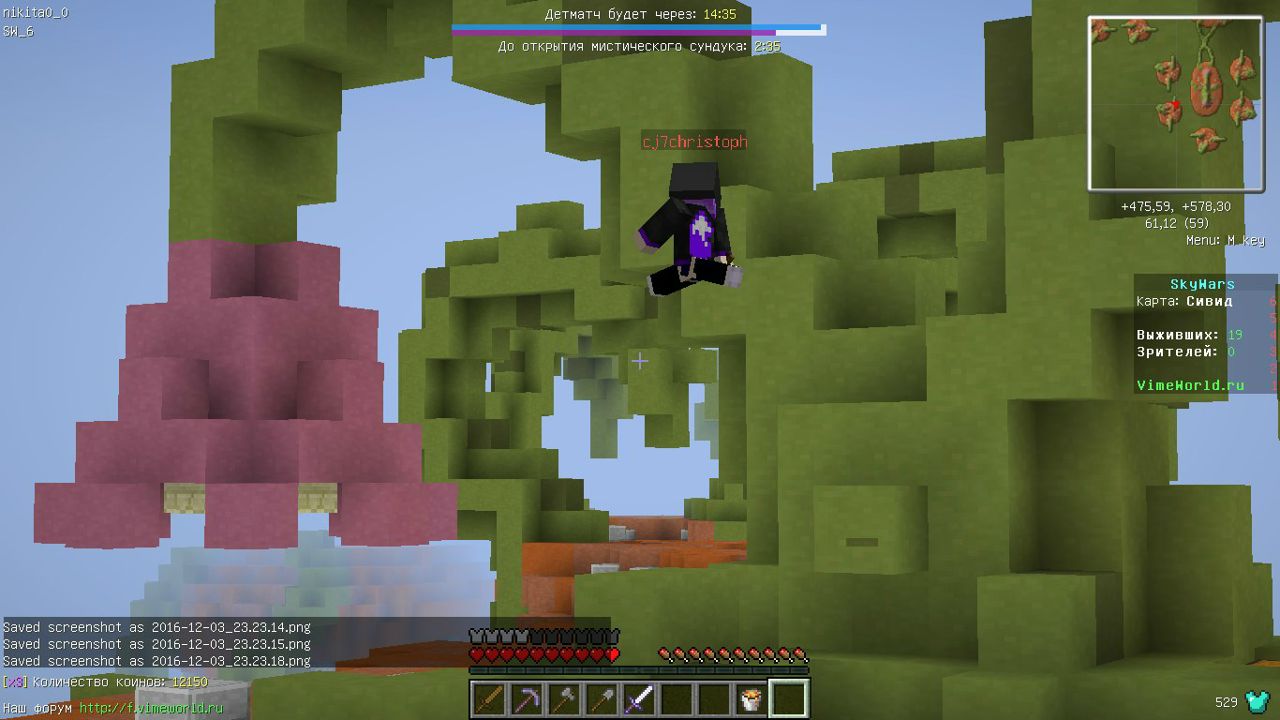This screenshot has width=1280, height=720.
Task: Select the lava bucket slot
Action: (750, 699)
